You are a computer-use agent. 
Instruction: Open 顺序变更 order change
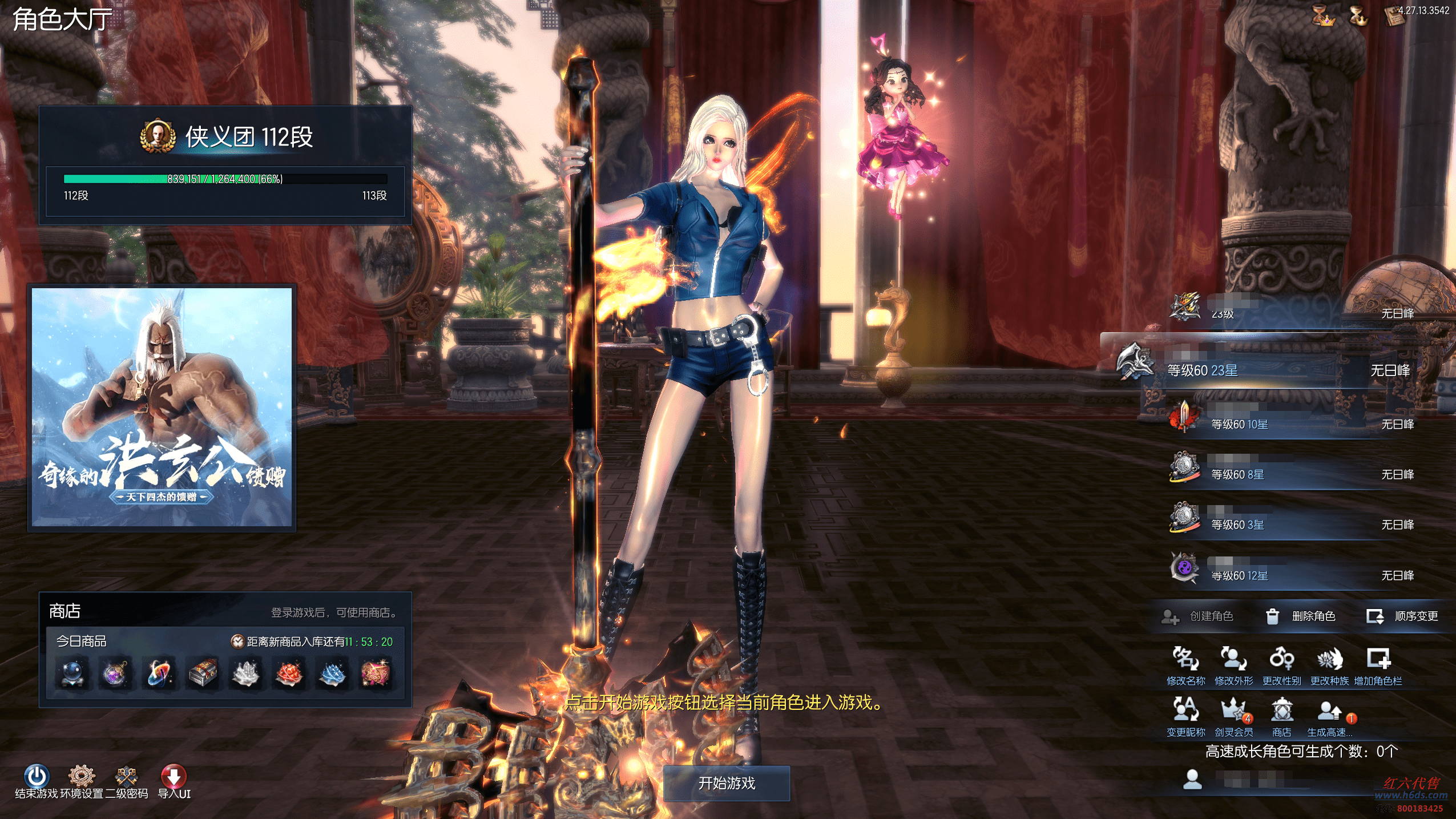pos(1403,616)
